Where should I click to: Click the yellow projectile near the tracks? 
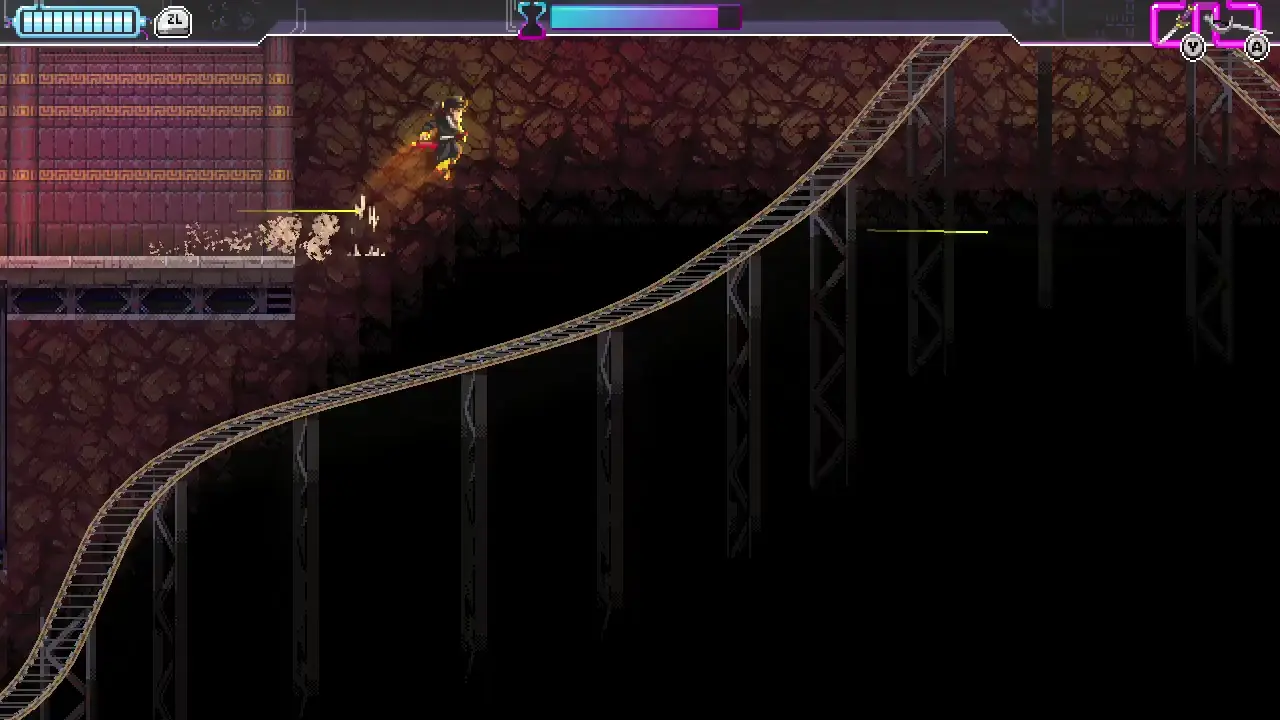925,232
